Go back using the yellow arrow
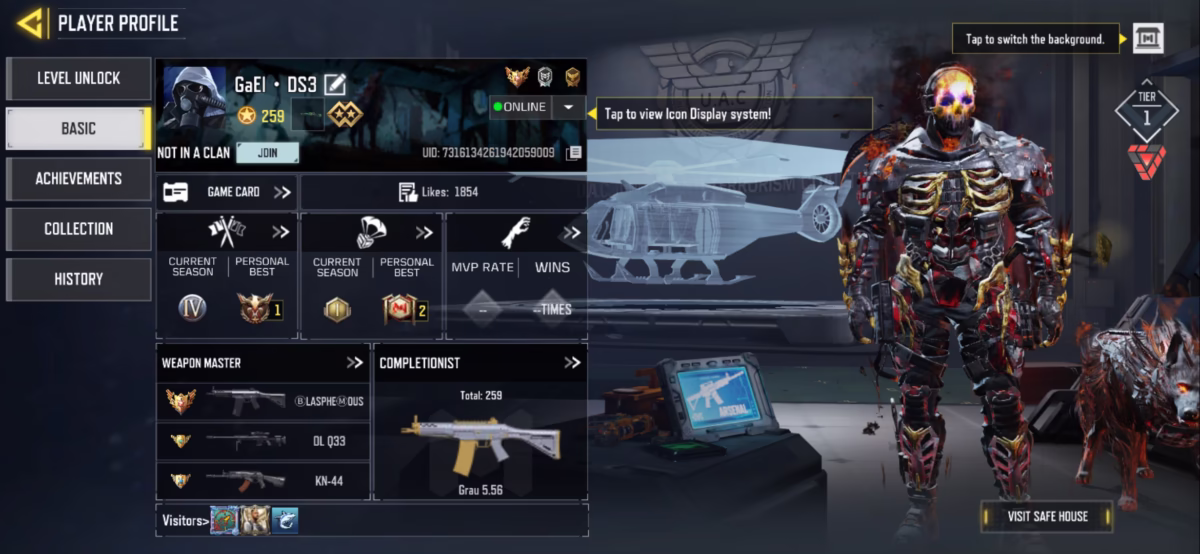Viewport: 1200px width, 554px height. point(31,22)
